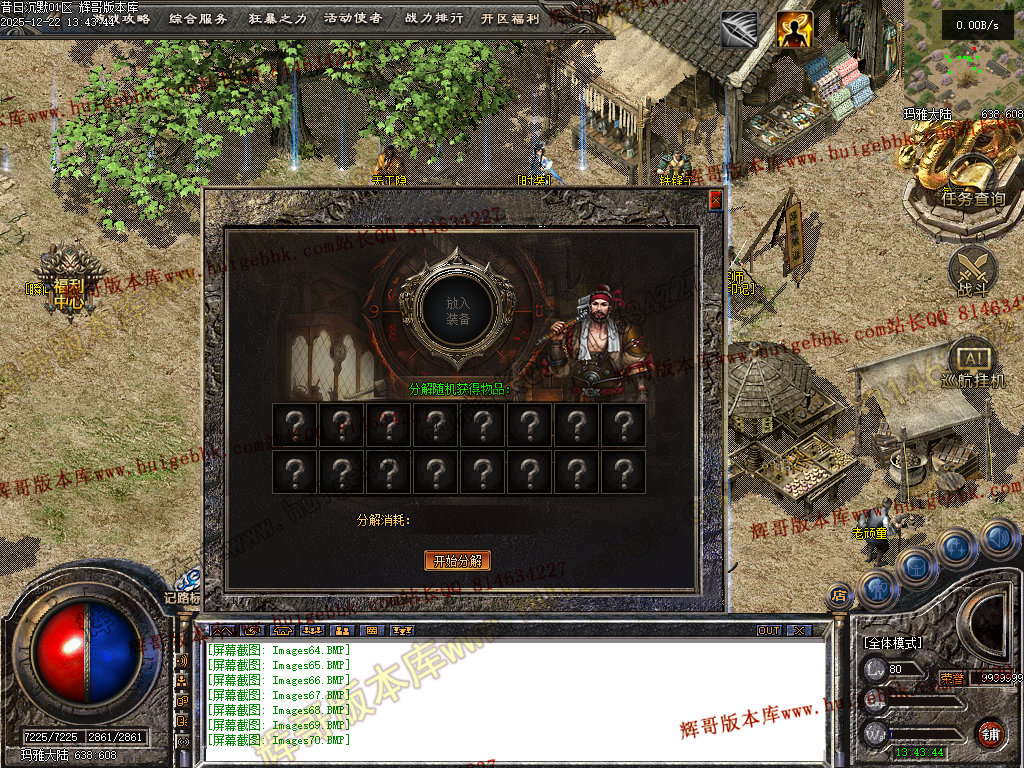Click the red 铺 stall button
This screenshot has height=768, width=1024.
[990, 734]
